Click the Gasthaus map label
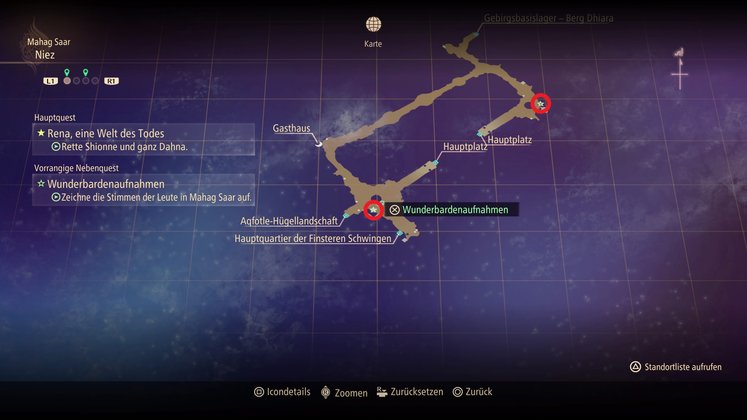This screenshot has height=420, width=747. tap(292, 129)
